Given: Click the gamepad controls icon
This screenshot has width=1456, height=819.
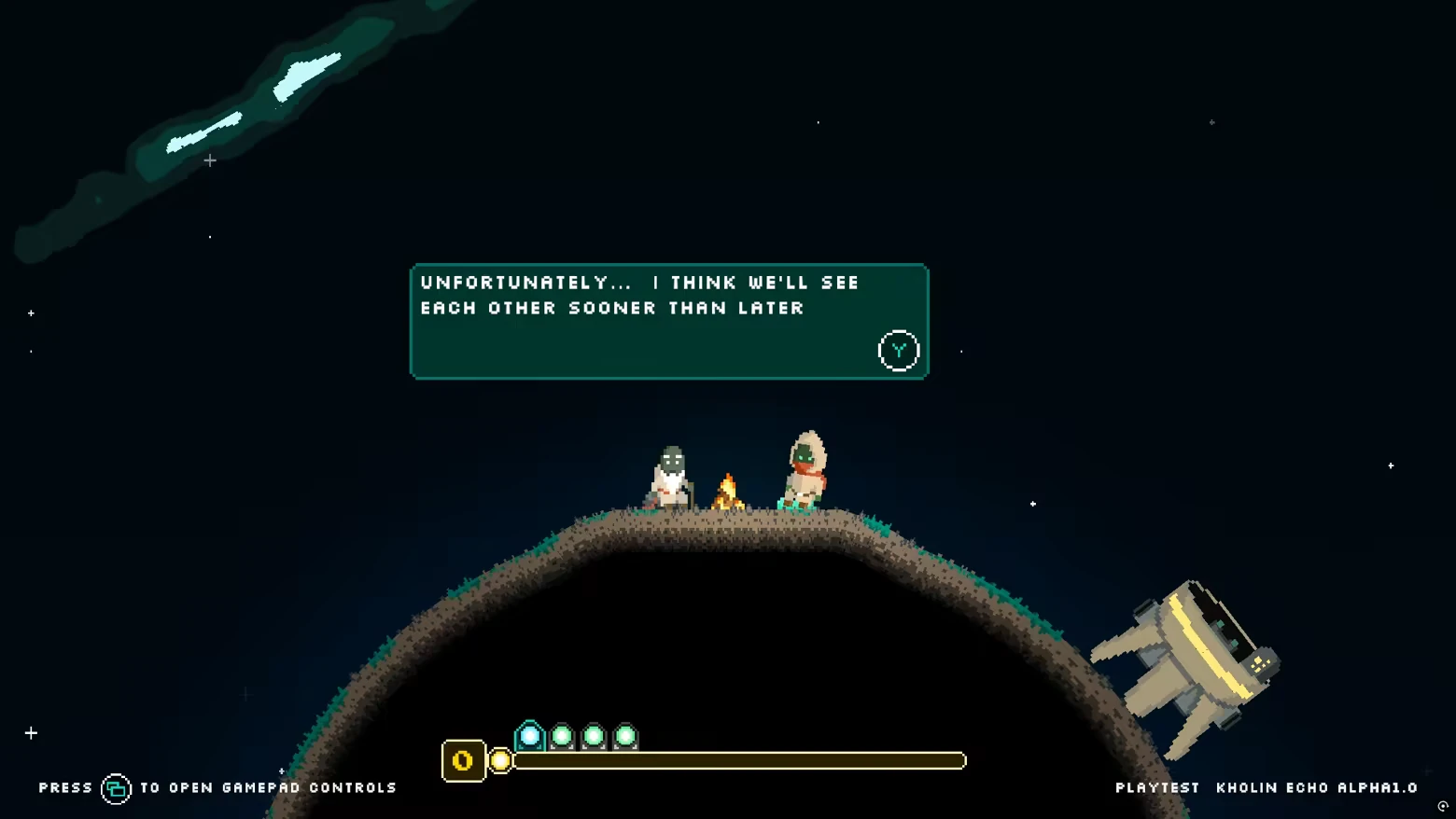Looking at the screenshot, I should [x=116, y=787].
